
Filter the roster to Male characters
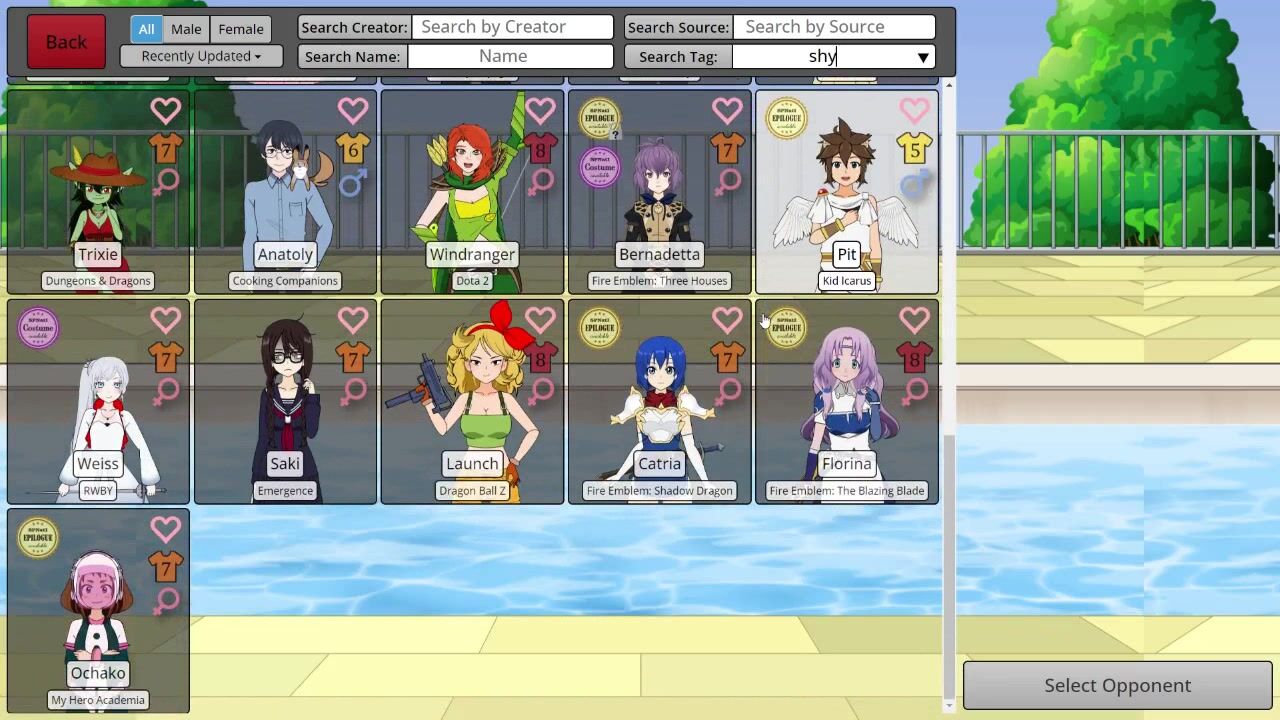coord(186,29)
